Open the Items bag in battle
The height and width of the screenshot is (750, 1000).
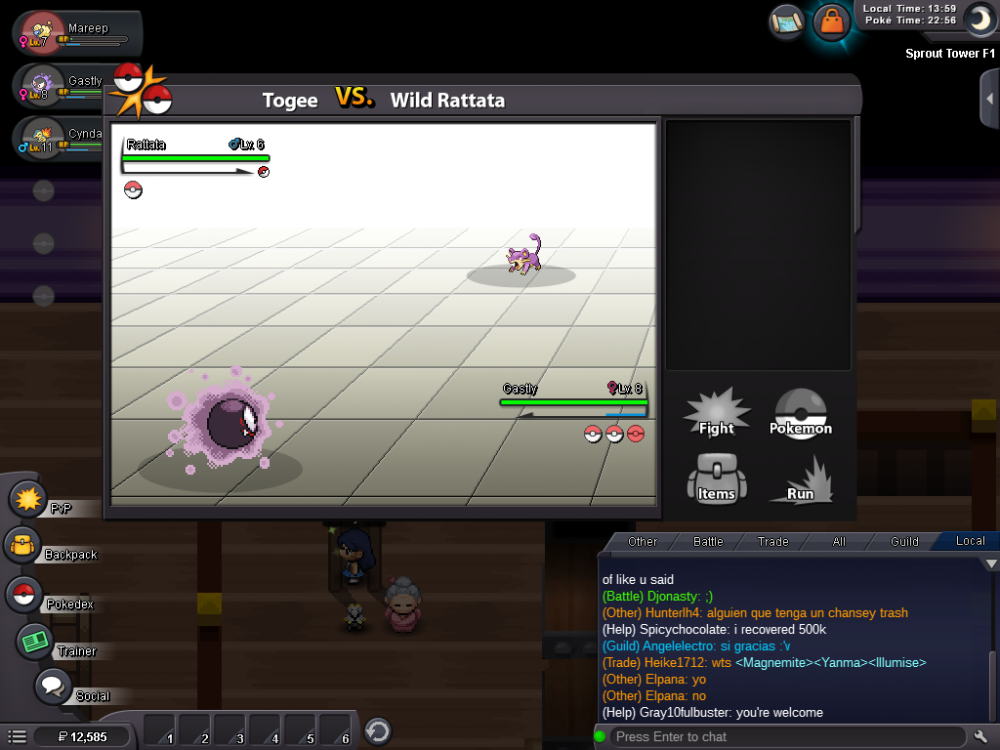pos(716,479)
